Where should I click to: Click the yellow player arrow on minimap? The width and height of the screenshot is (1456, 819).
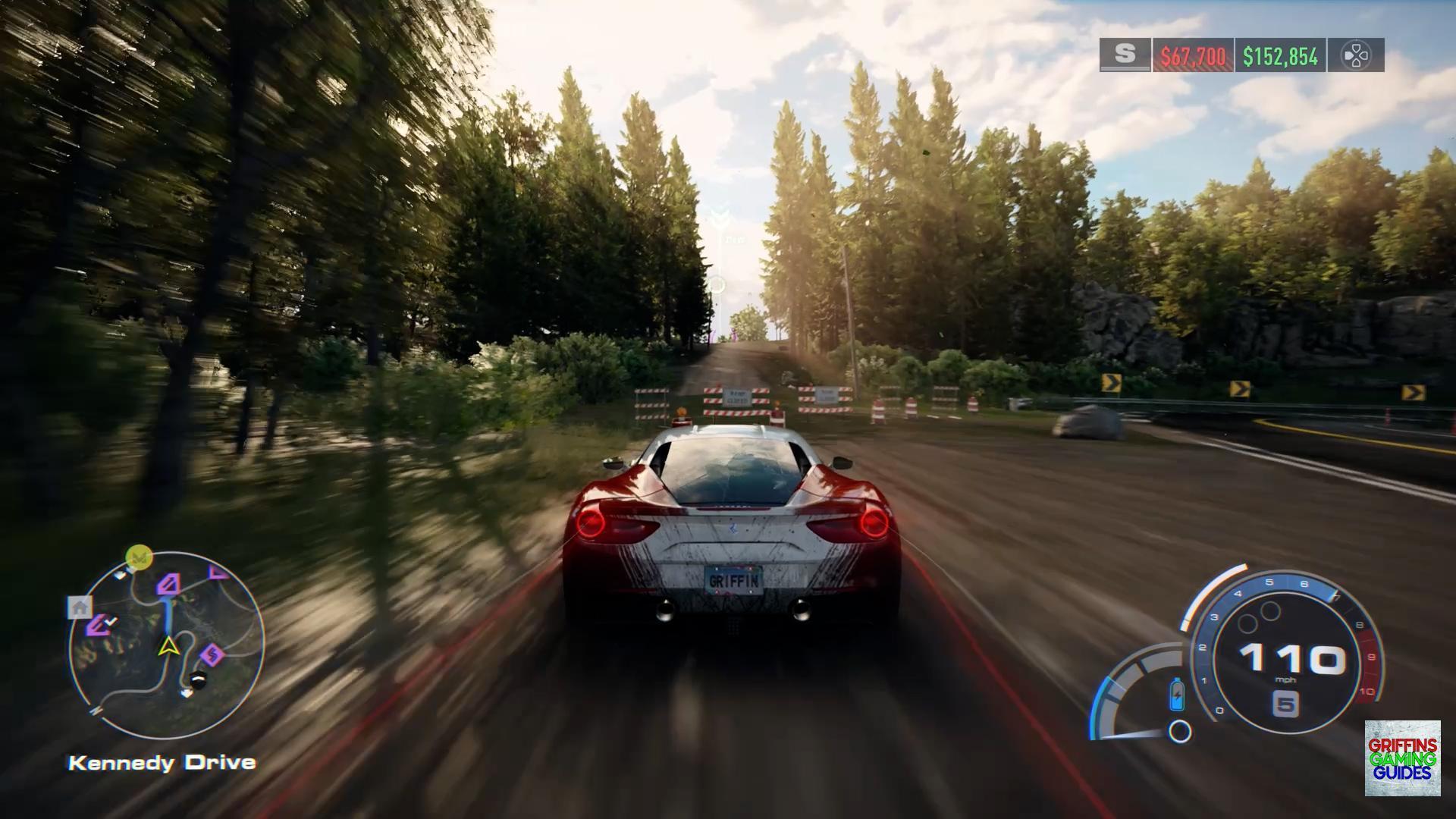[167, 646]
